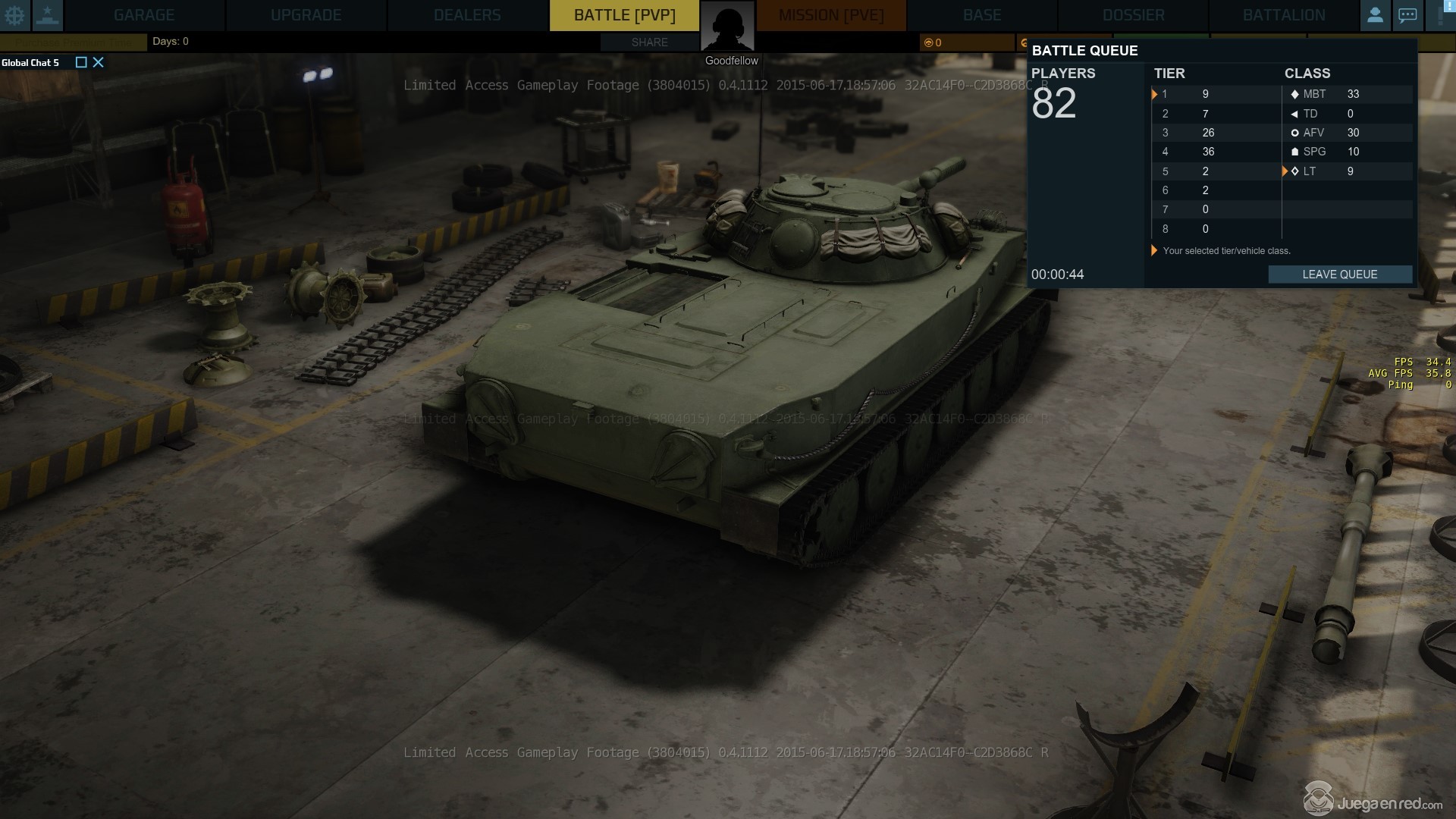Open the friends list person icon
The width and height of the screenshot is (1456, 819).
[1375, 15]
